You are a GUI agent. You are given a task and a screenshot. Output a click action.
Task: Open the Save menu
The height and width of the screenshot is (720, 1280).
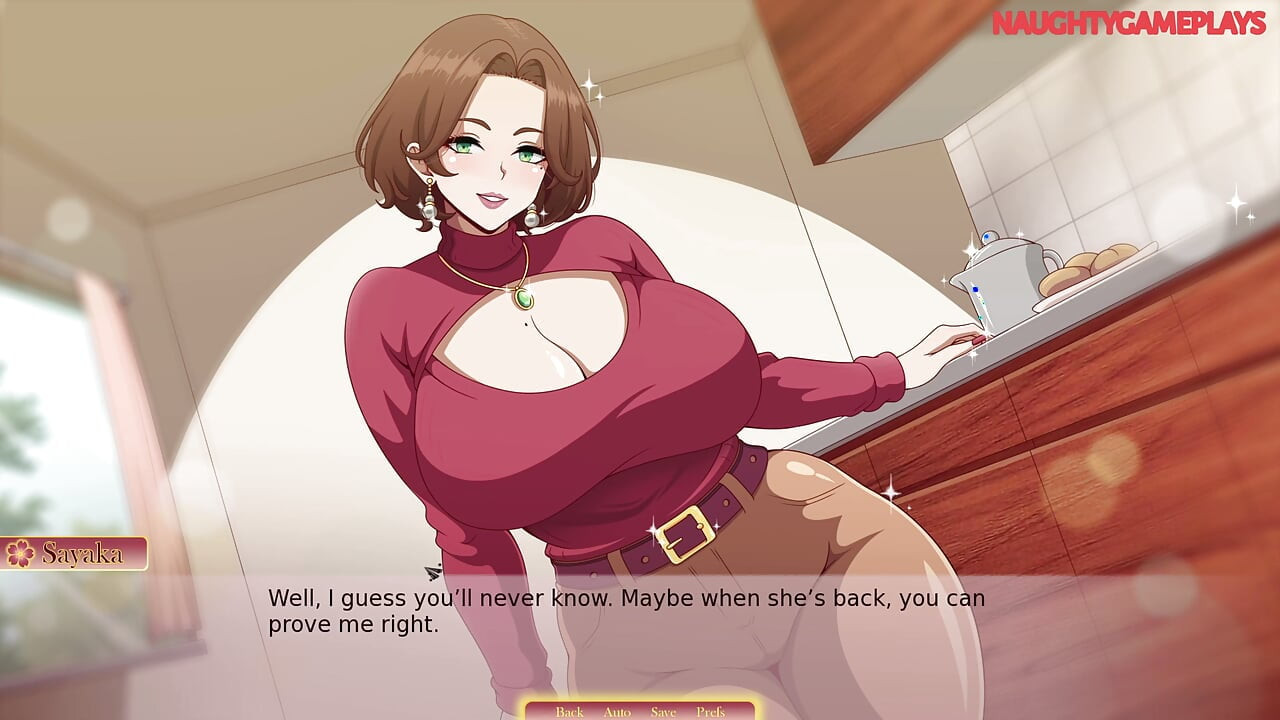(x=663, y=711)
